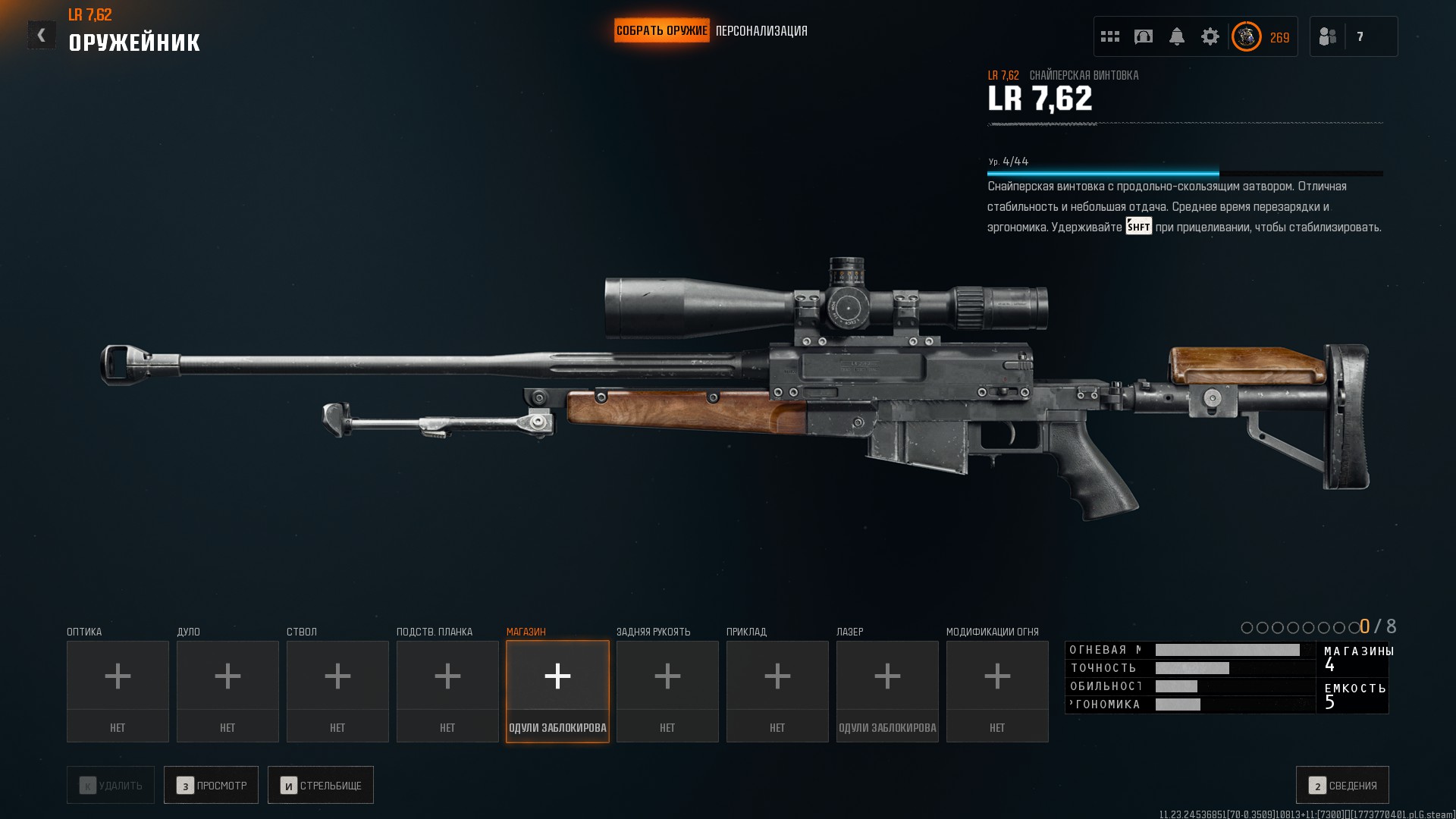This screenshot has width=1456, height=819.
Task: Choose the Приклад attachment slot
Action: coord(777,691)
